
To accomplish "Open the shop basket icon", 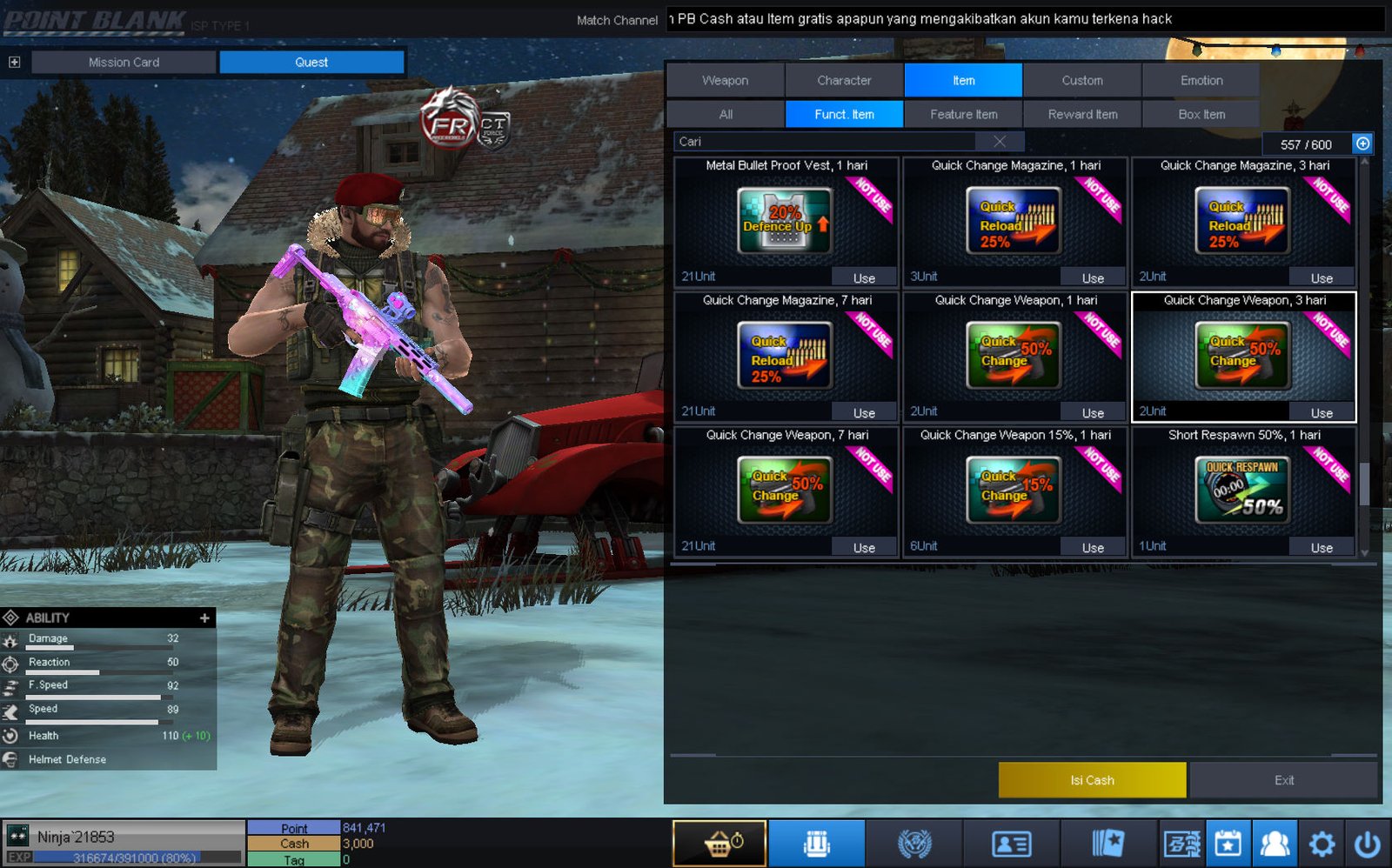I will point(719,844).
